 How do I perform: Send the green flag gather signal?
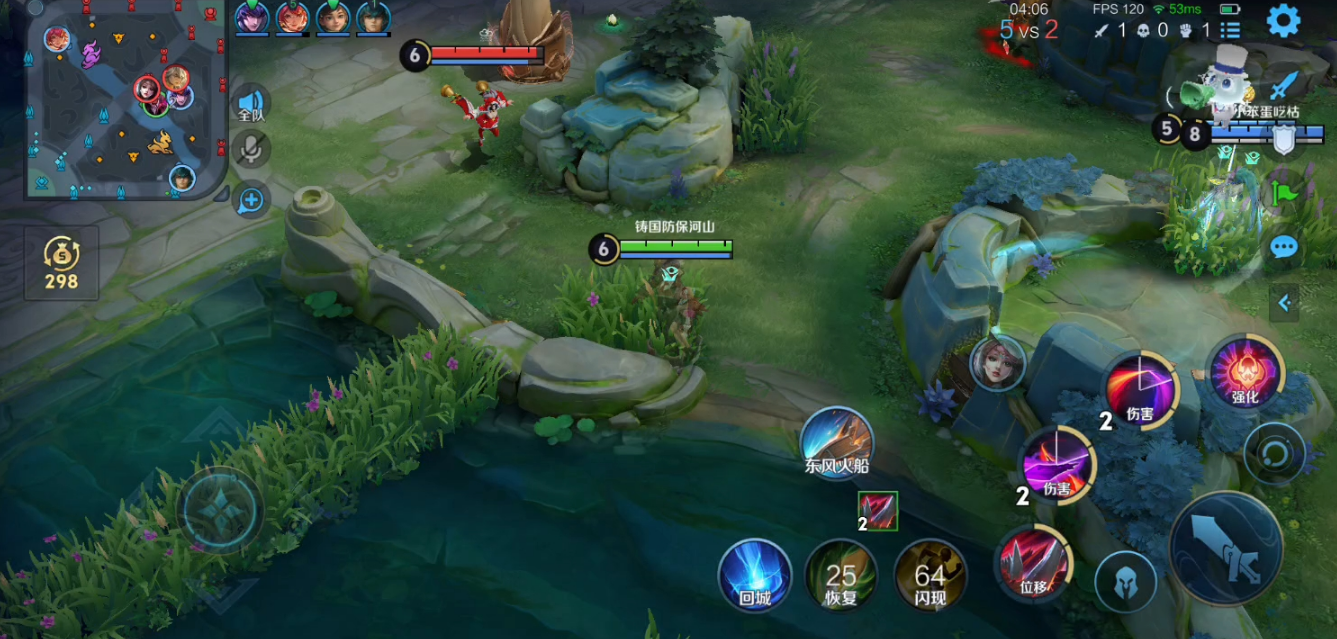pyautogui.click(x=1283, y=189)
